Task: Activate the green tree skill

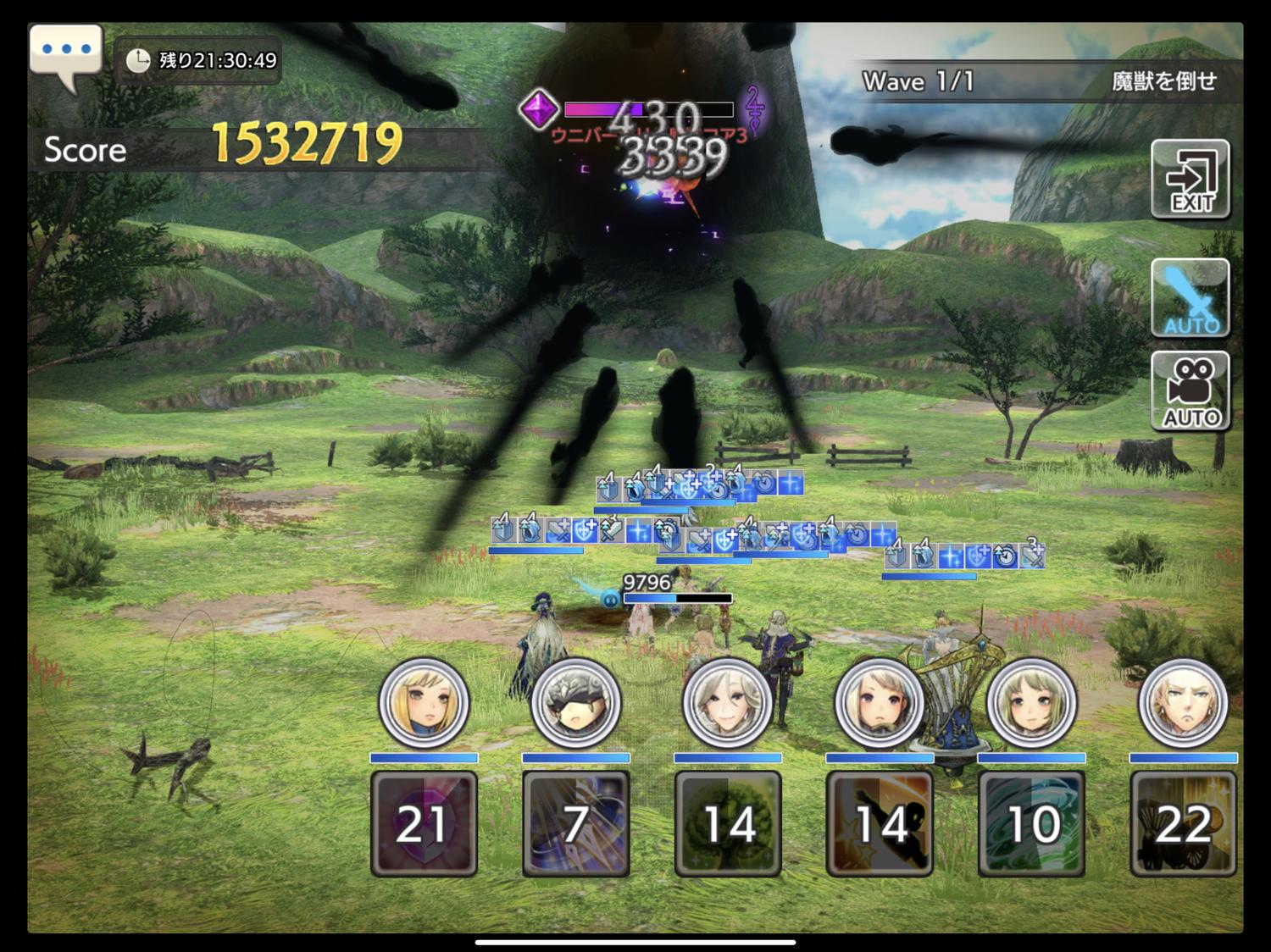Action: tap(727, 823)
